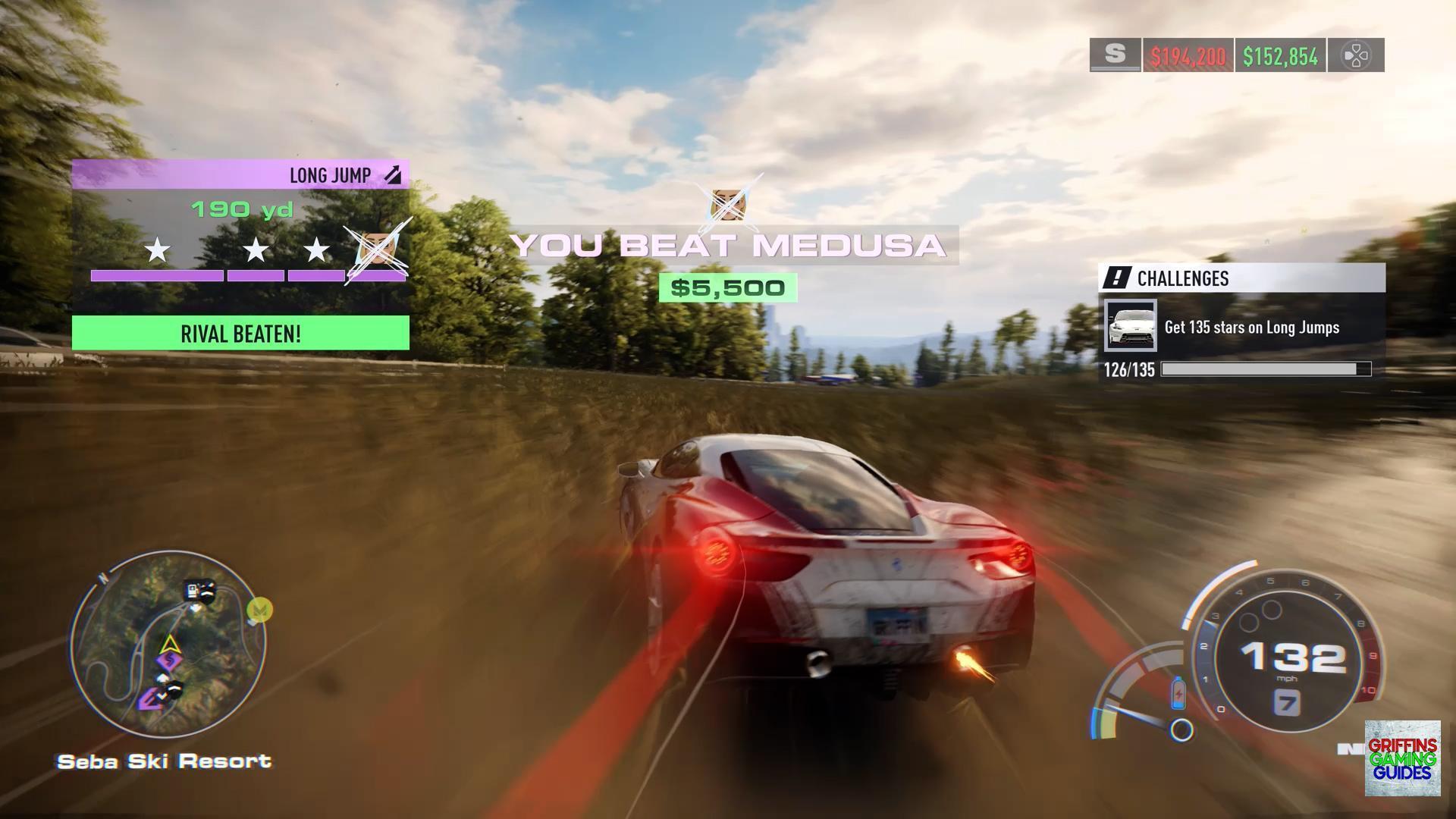Open the 'Get 135 stars on Long Jumps' challenge
Image resolution: width=1456 pixels, height=819 pixels.
pos(1252,328)
